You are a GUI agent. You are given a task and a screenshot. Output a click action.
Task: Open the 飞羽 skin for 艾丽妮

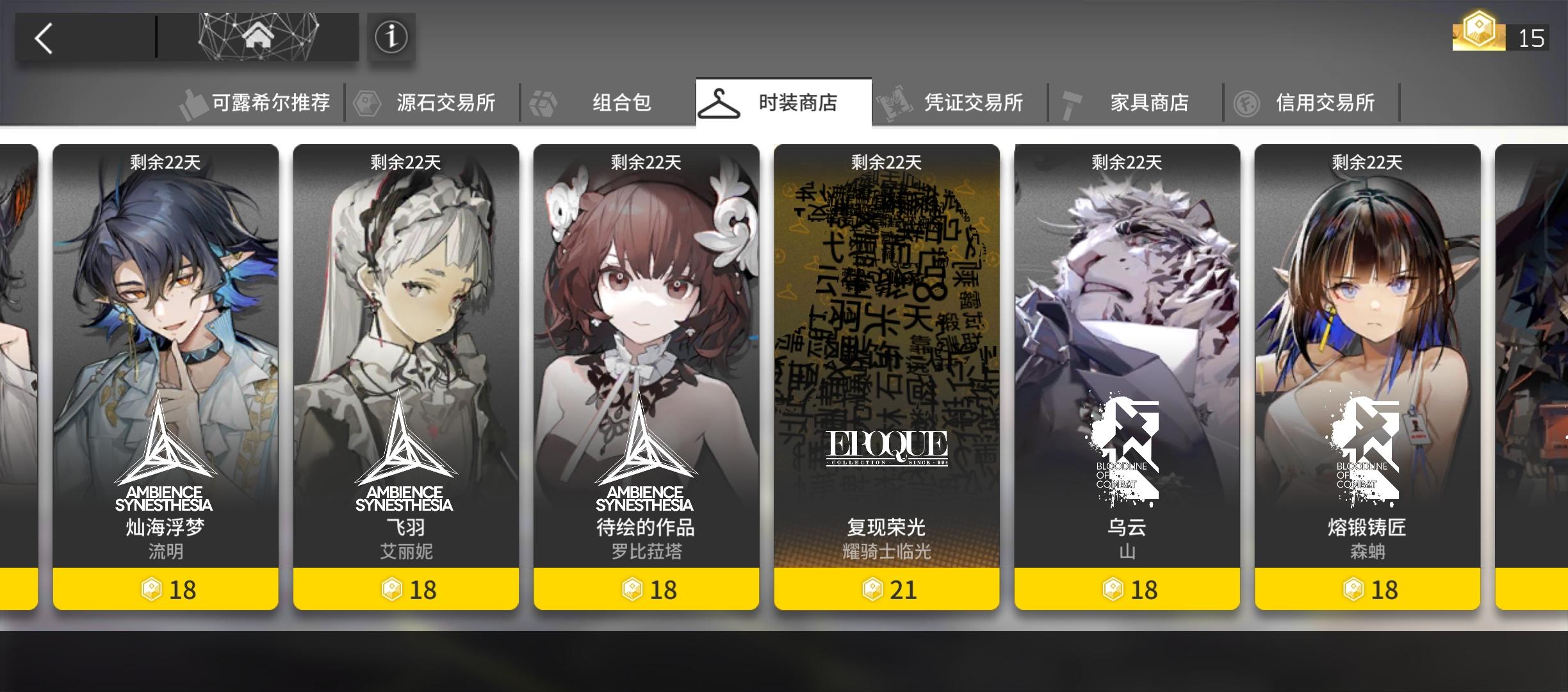point(405,359)
